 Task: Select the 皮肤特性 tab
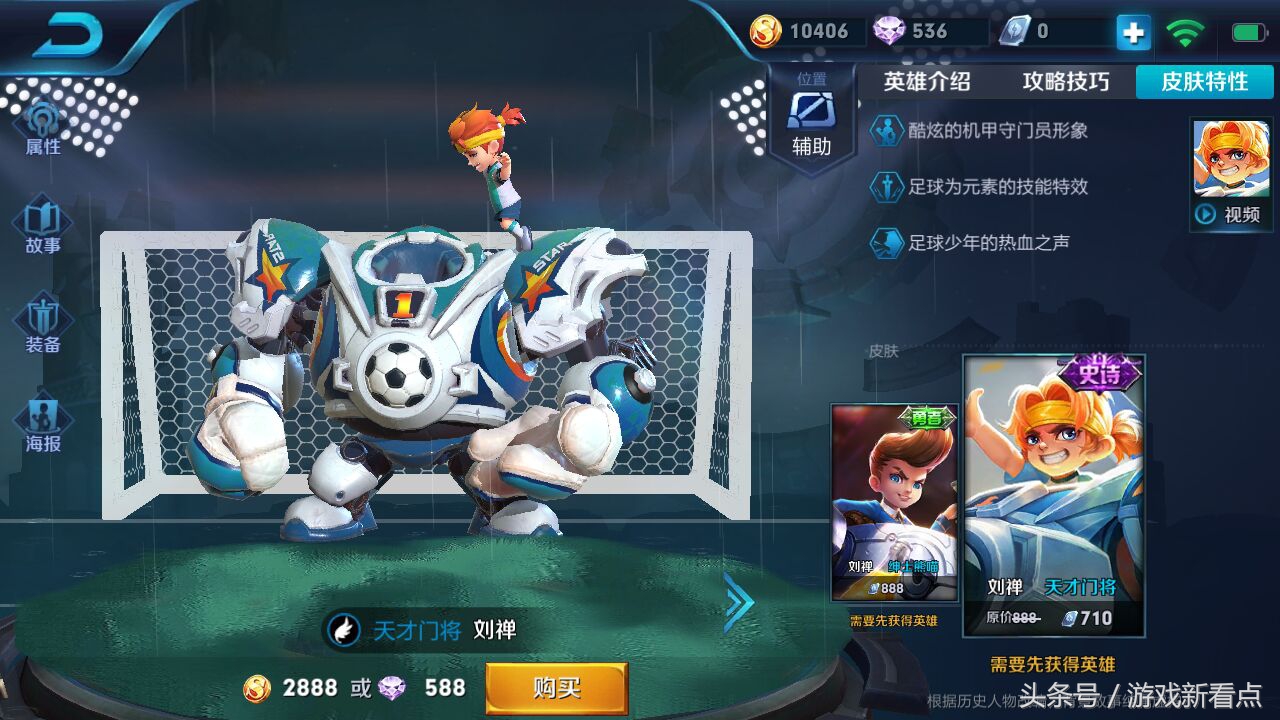[1204, 82]
